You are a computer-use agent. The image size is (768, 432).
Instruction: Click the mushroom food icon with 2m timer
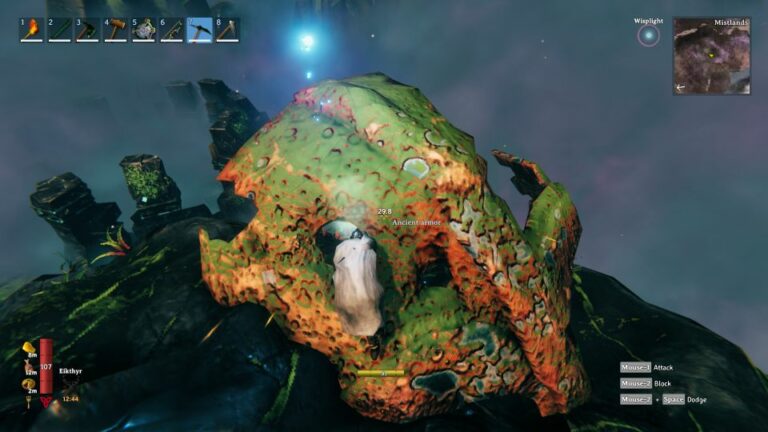29,384
